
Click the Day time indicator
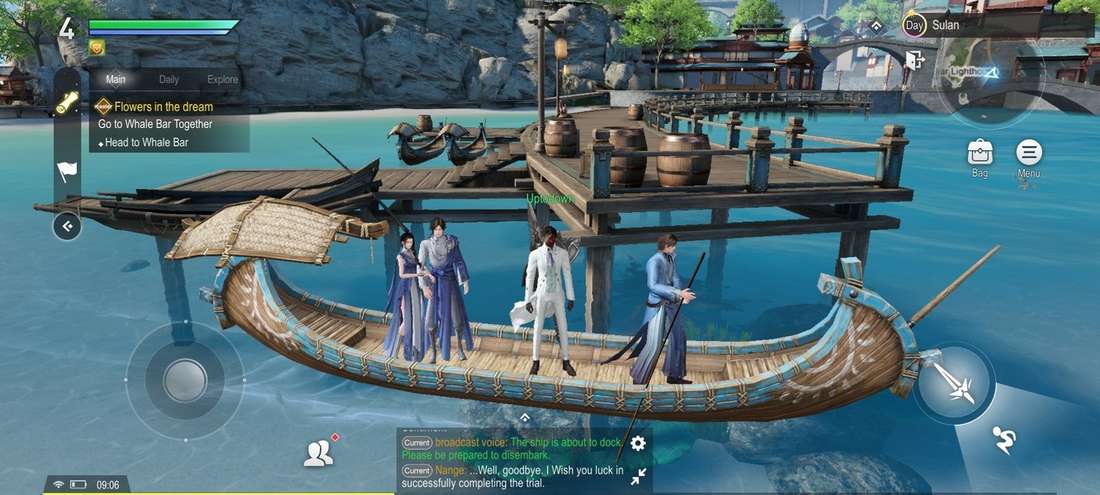tap(914, 25)
